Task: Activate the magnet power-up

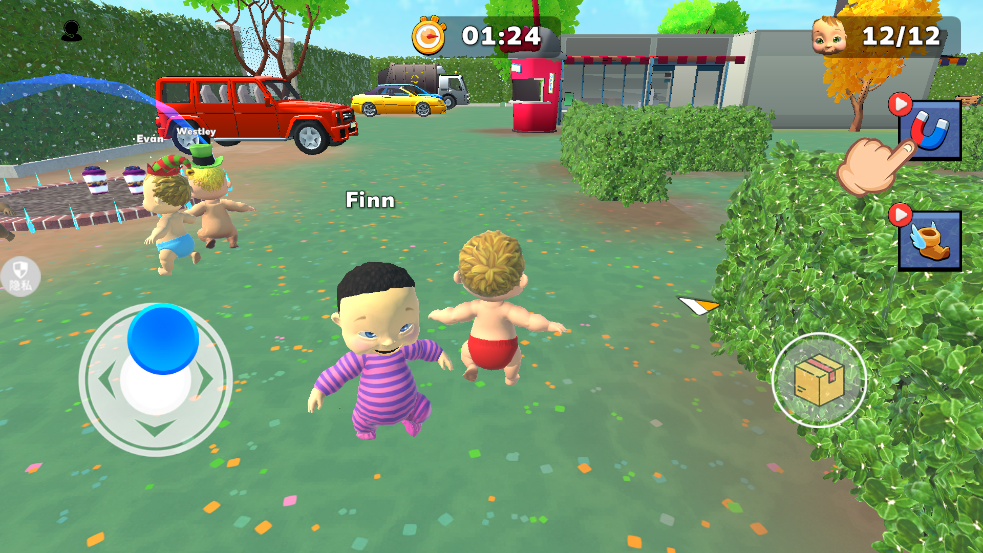Action: tap(929, 130)
